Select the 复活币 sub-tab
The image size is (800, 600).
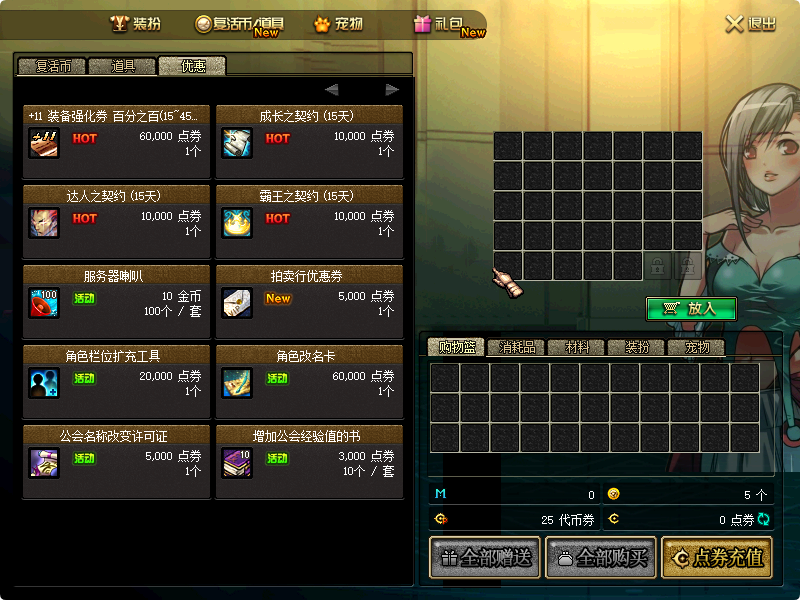click(51, 67)
